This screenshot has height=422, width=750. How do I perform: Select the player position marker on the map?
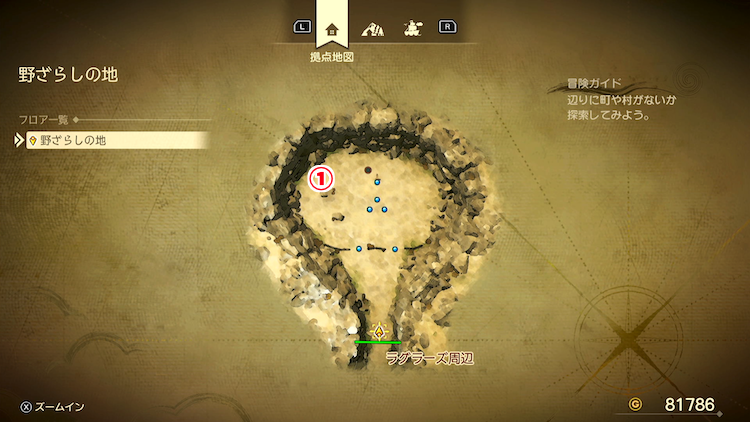(379, 331)
